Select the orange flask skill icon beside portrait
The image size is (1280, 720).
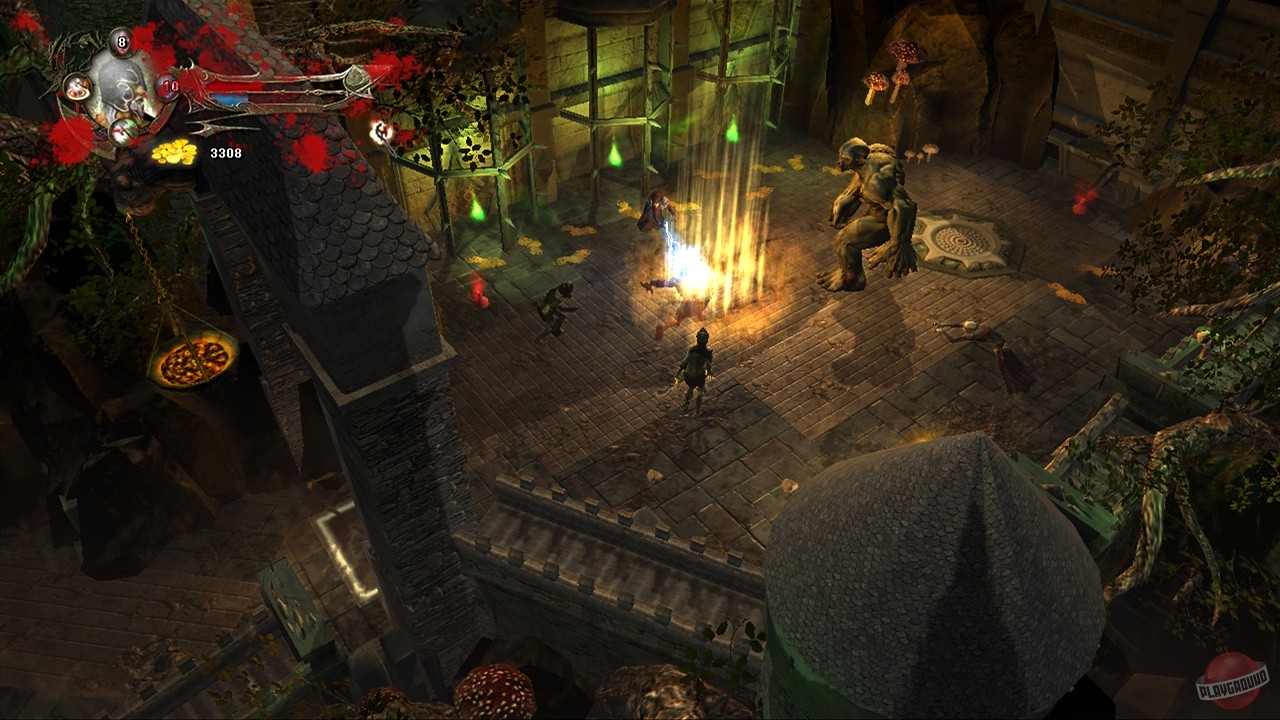tap(77, 88)
